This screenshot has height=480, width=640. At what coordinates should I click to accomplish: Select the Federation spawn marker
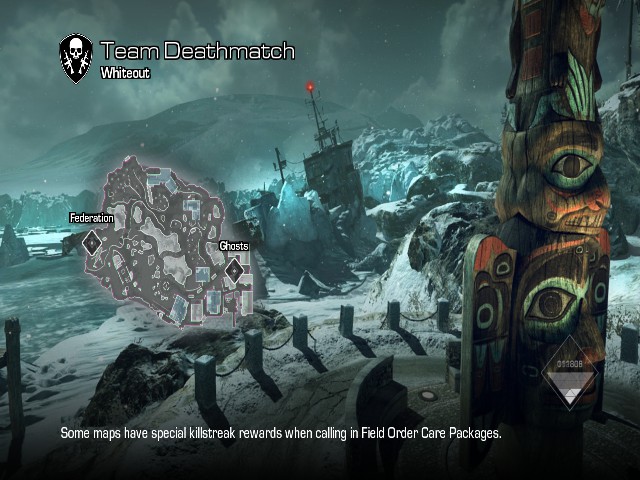click(91, 241)
